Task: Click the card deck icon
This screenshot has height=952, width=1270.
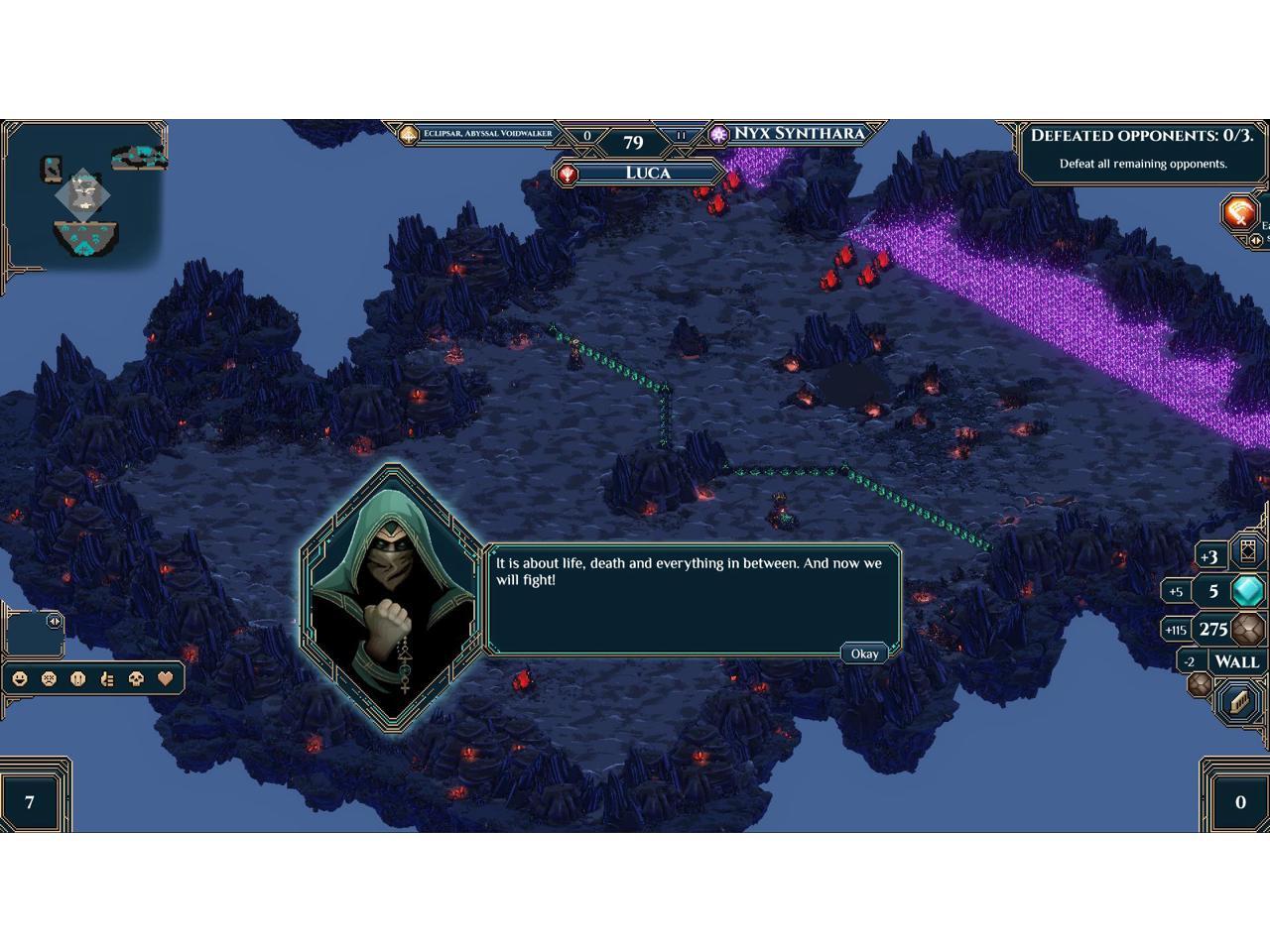Action: 1246,554
